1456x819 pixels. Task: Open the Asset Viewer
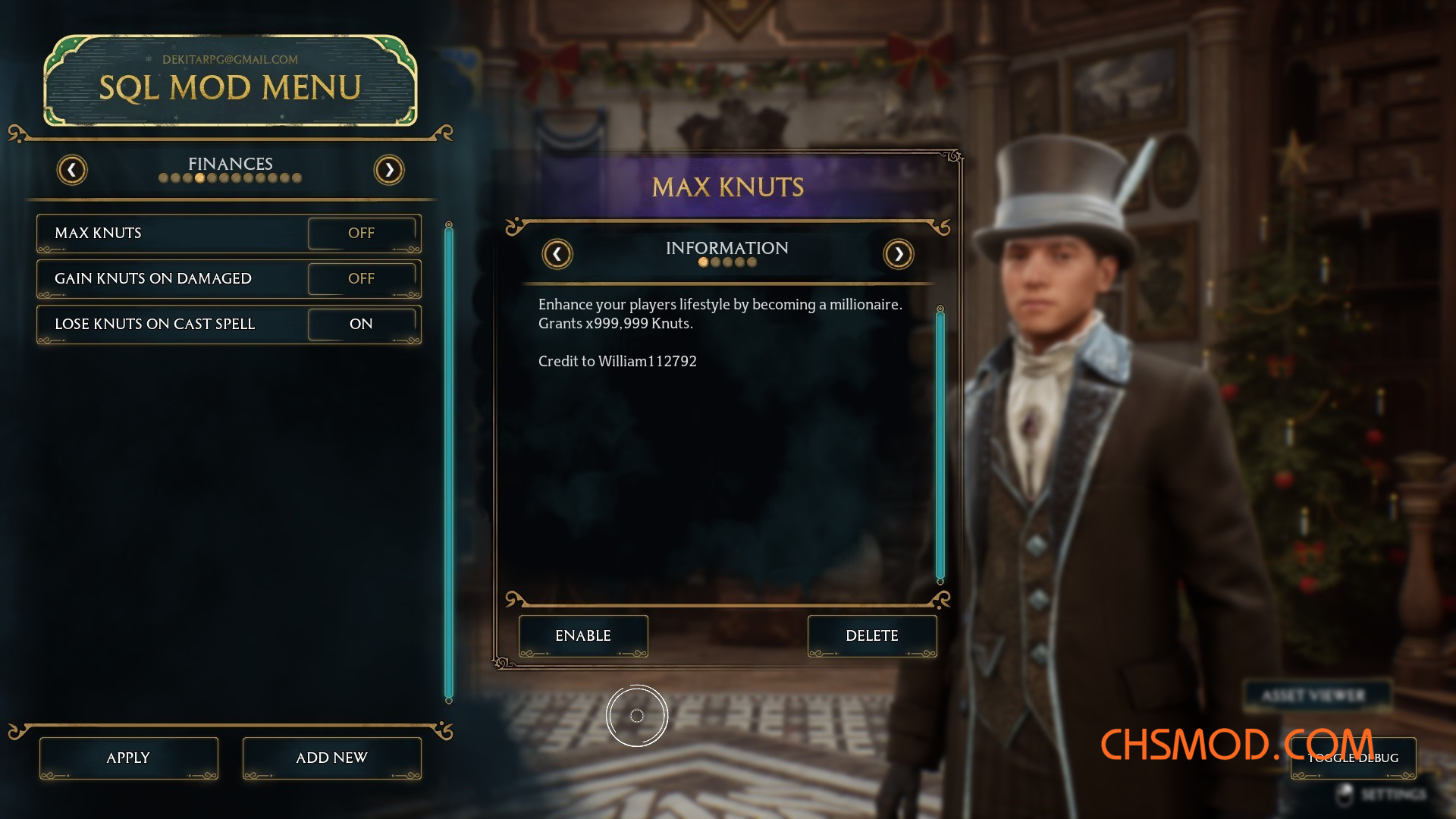pyautogui.click(x=1313, y=696)
